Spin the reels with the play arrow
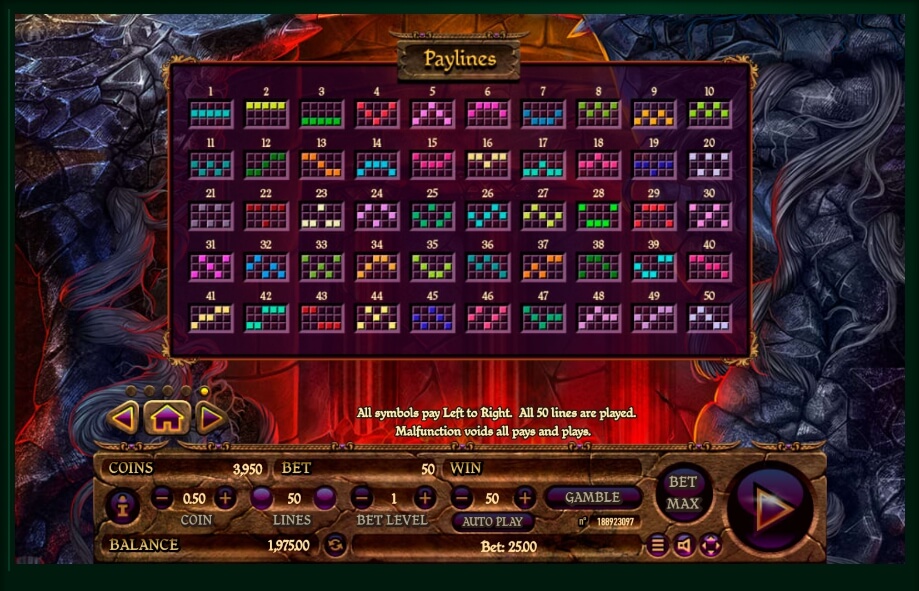 771,507
